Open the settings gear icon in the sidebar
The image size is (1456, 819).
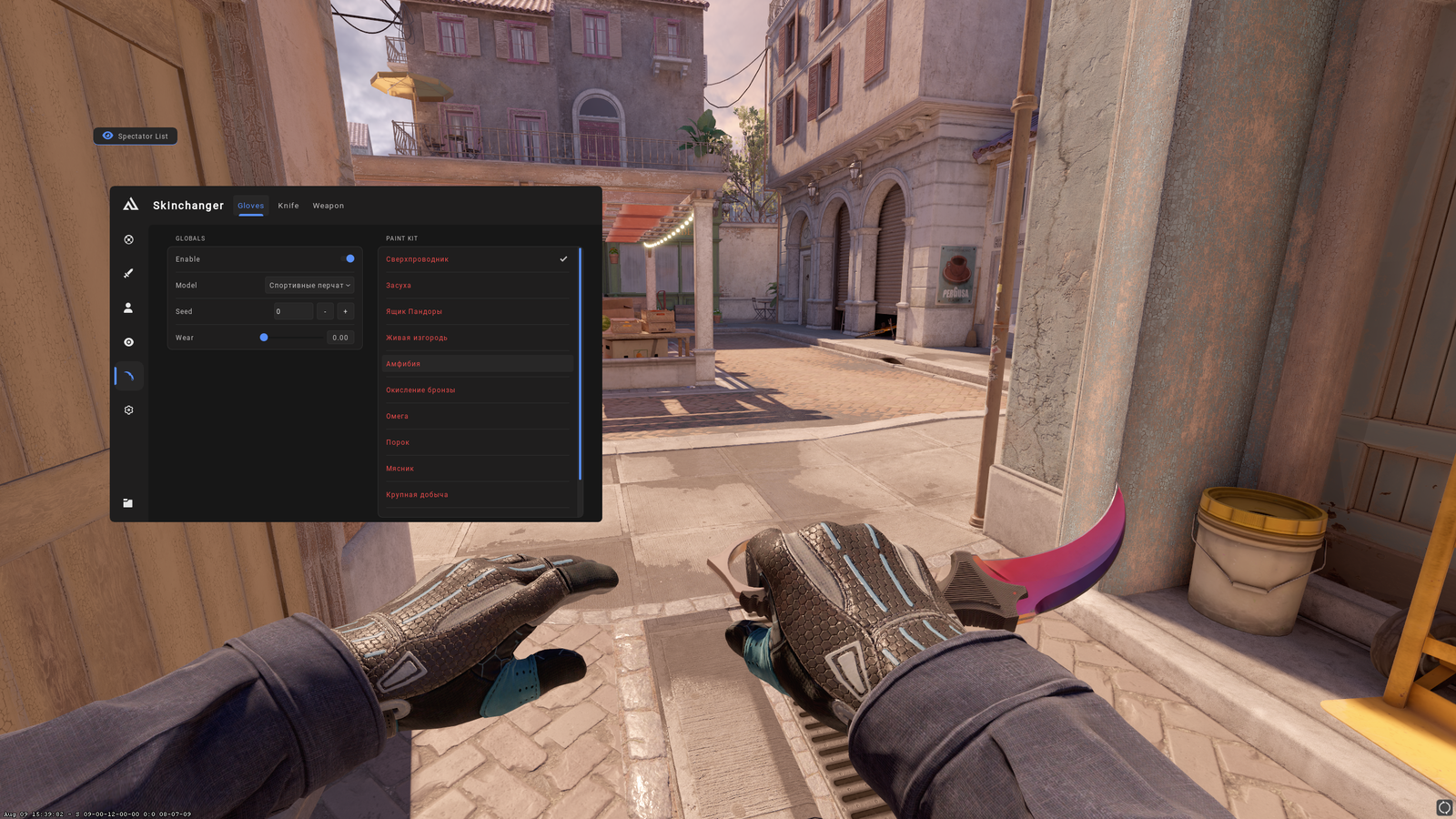coord(128,409)
